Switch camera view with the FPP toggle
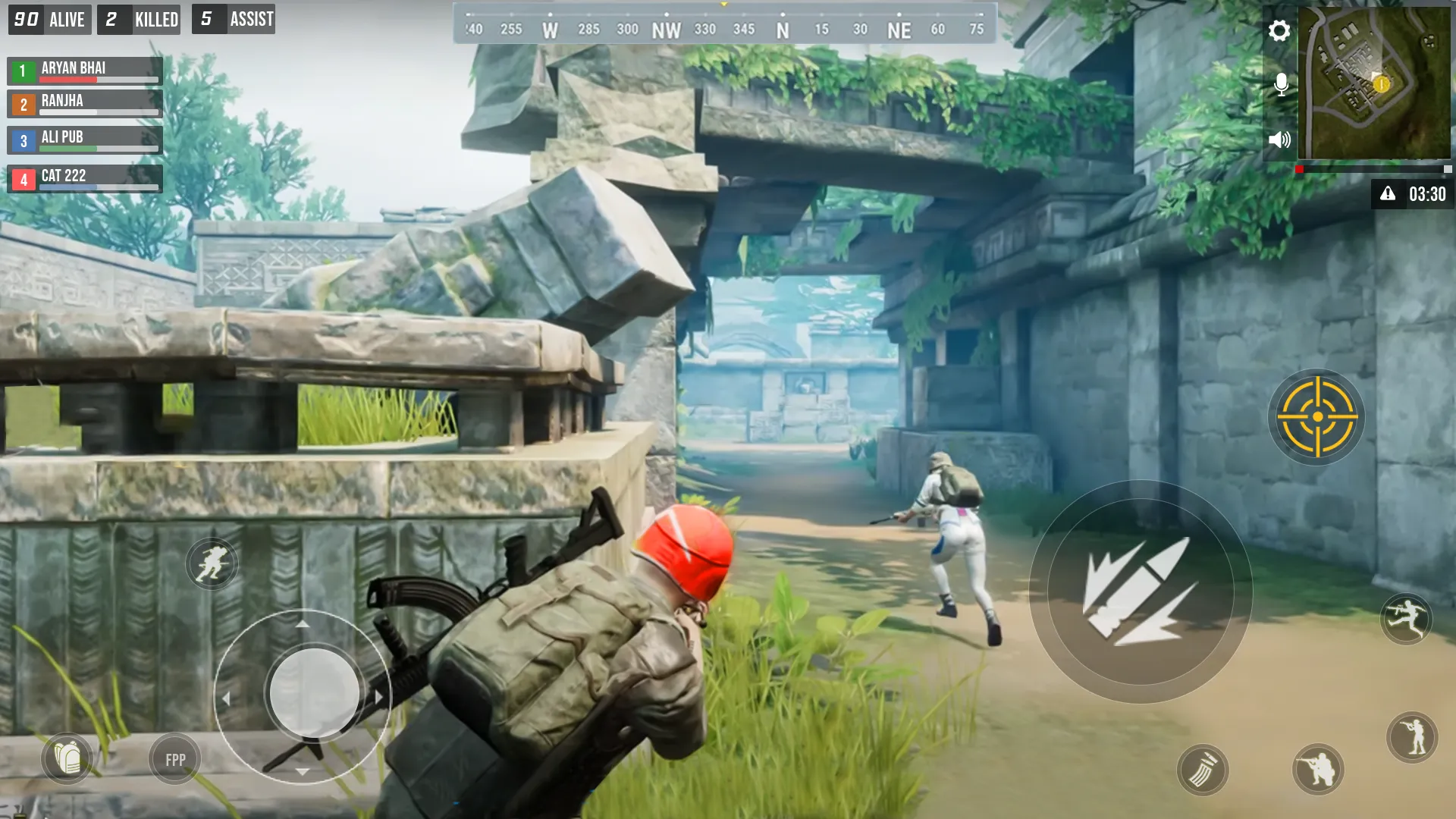Image resolution: width=1456 pixels, height=819 pixels. tap(173, 758)
